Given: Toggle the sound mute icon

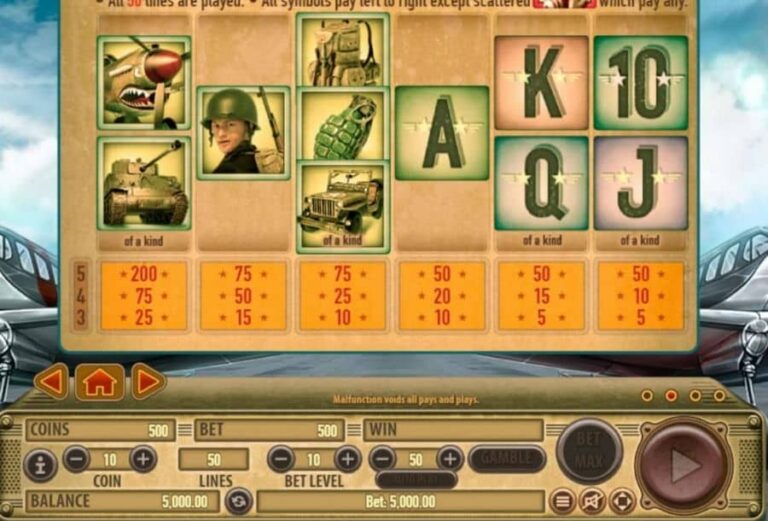Looking at the screenshot, I should (x=593, y=500).
